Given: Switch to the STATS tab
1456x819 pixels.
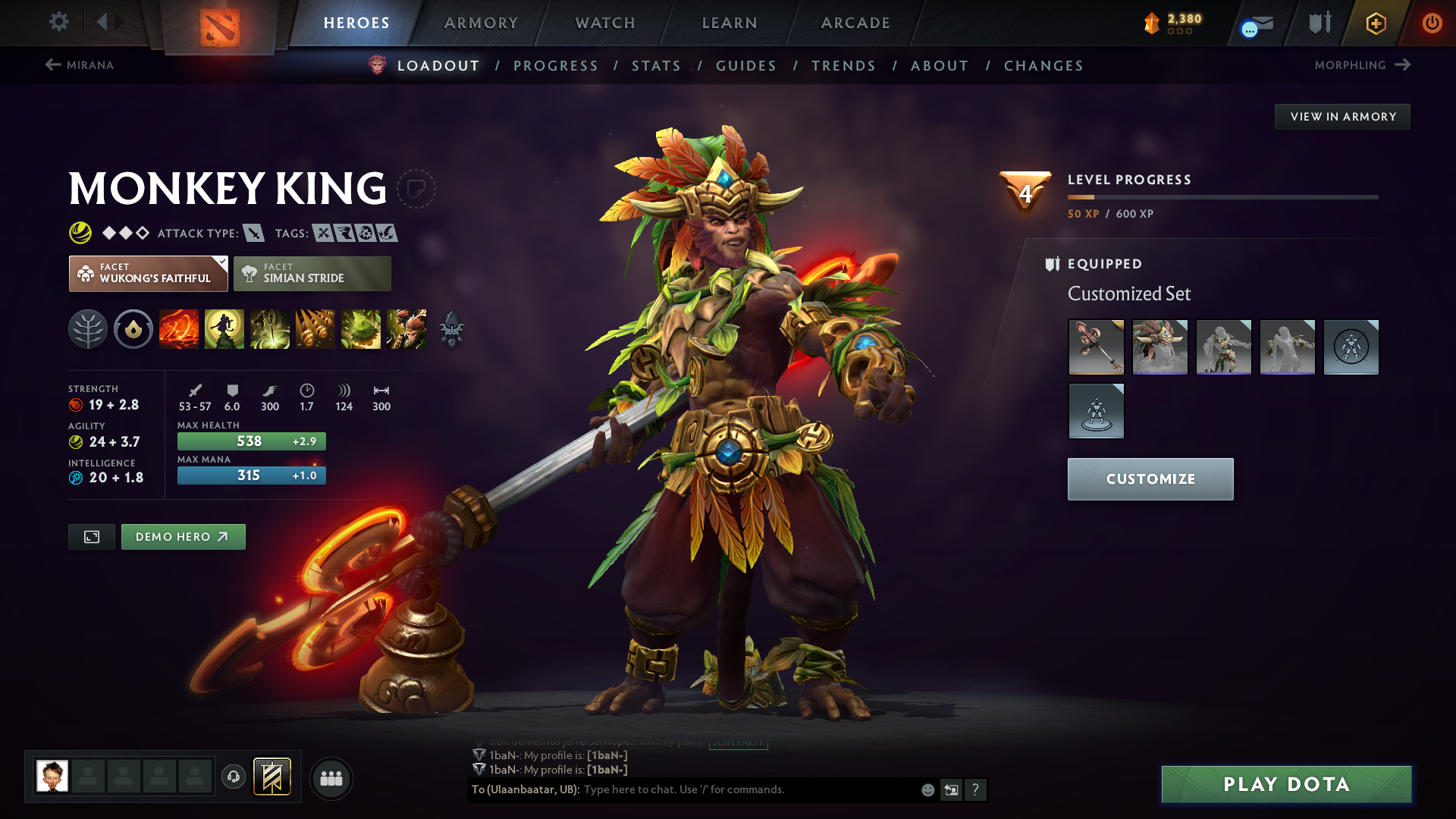Looking at the screenshot, I should [x=656, y=65].
